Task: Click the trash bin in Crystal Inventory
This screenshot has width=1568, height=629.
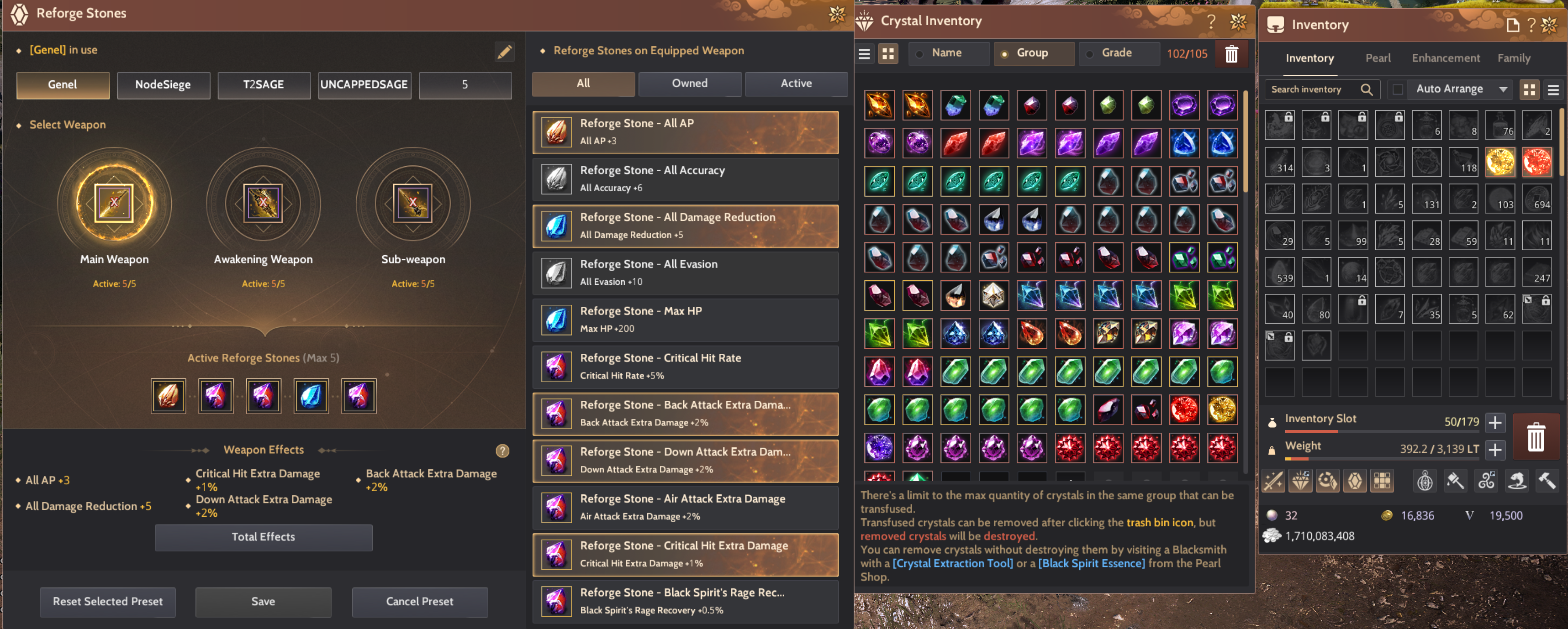Action: click(x=1231, y=53)
